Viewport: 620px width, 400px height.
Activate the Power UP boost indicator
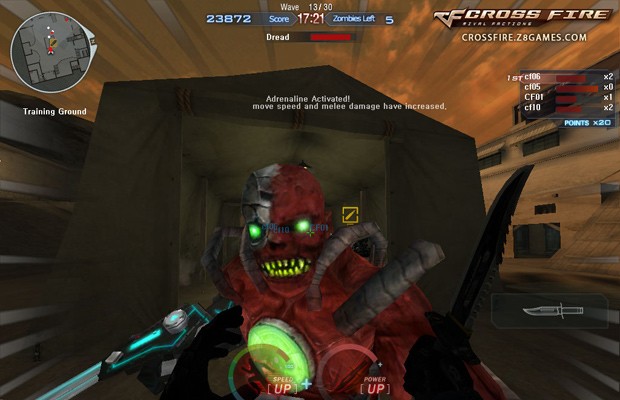[376, 385]
